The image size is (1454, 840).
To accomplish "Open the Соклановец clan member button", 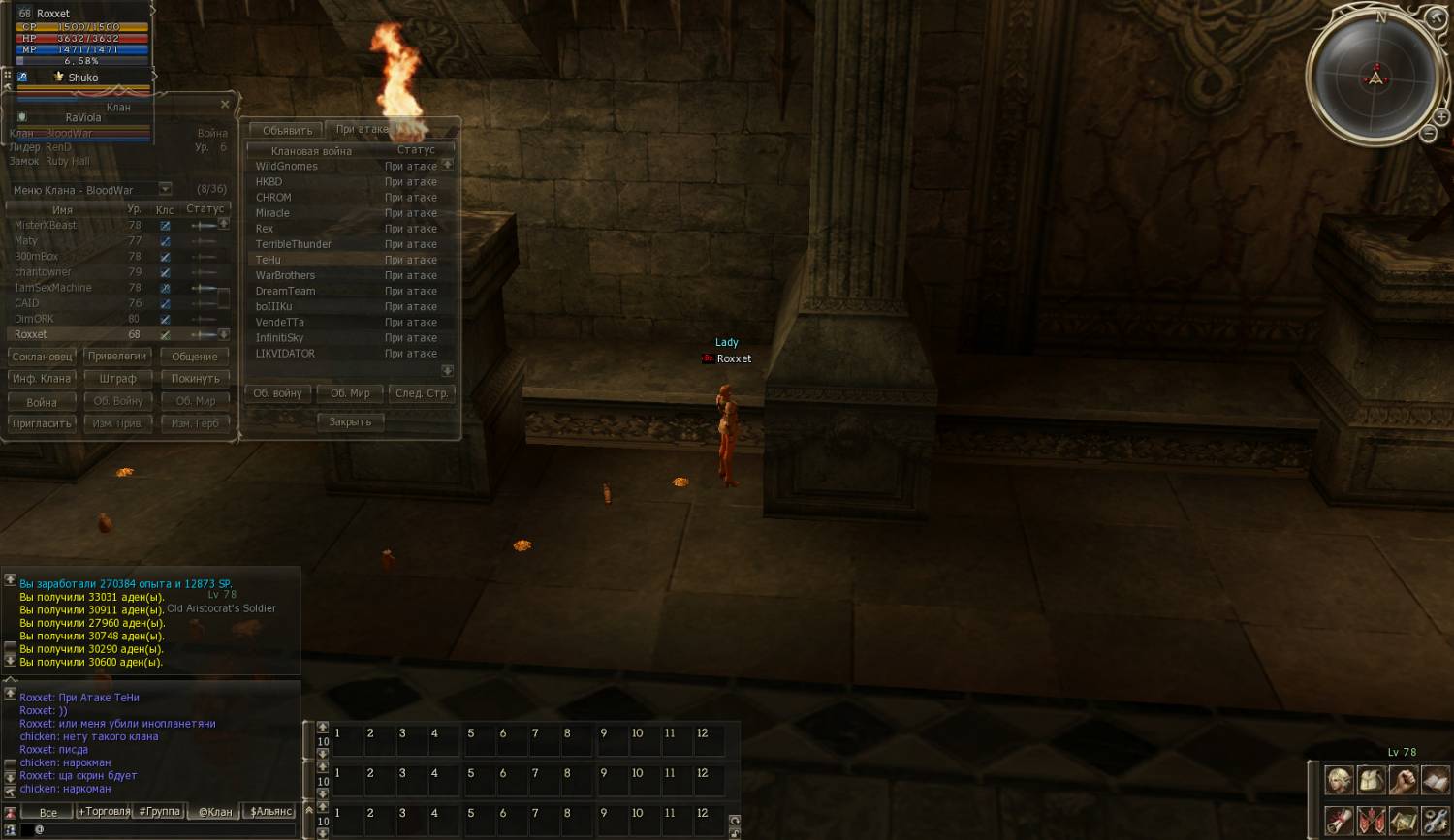I will point(42,357).
